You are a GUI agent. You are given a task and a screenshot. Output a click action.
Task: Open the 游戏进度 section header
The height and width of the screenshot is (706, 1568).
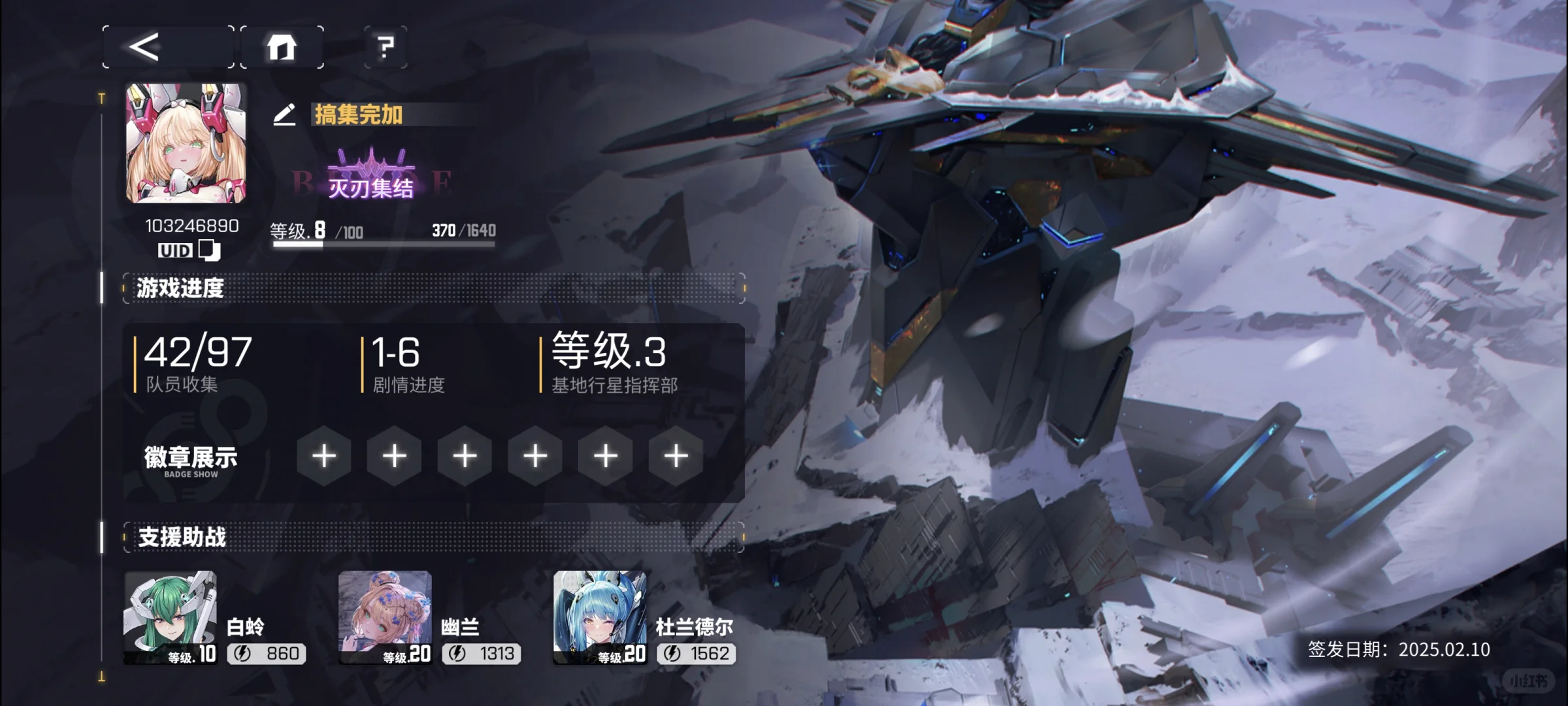[x=178, y=288]
